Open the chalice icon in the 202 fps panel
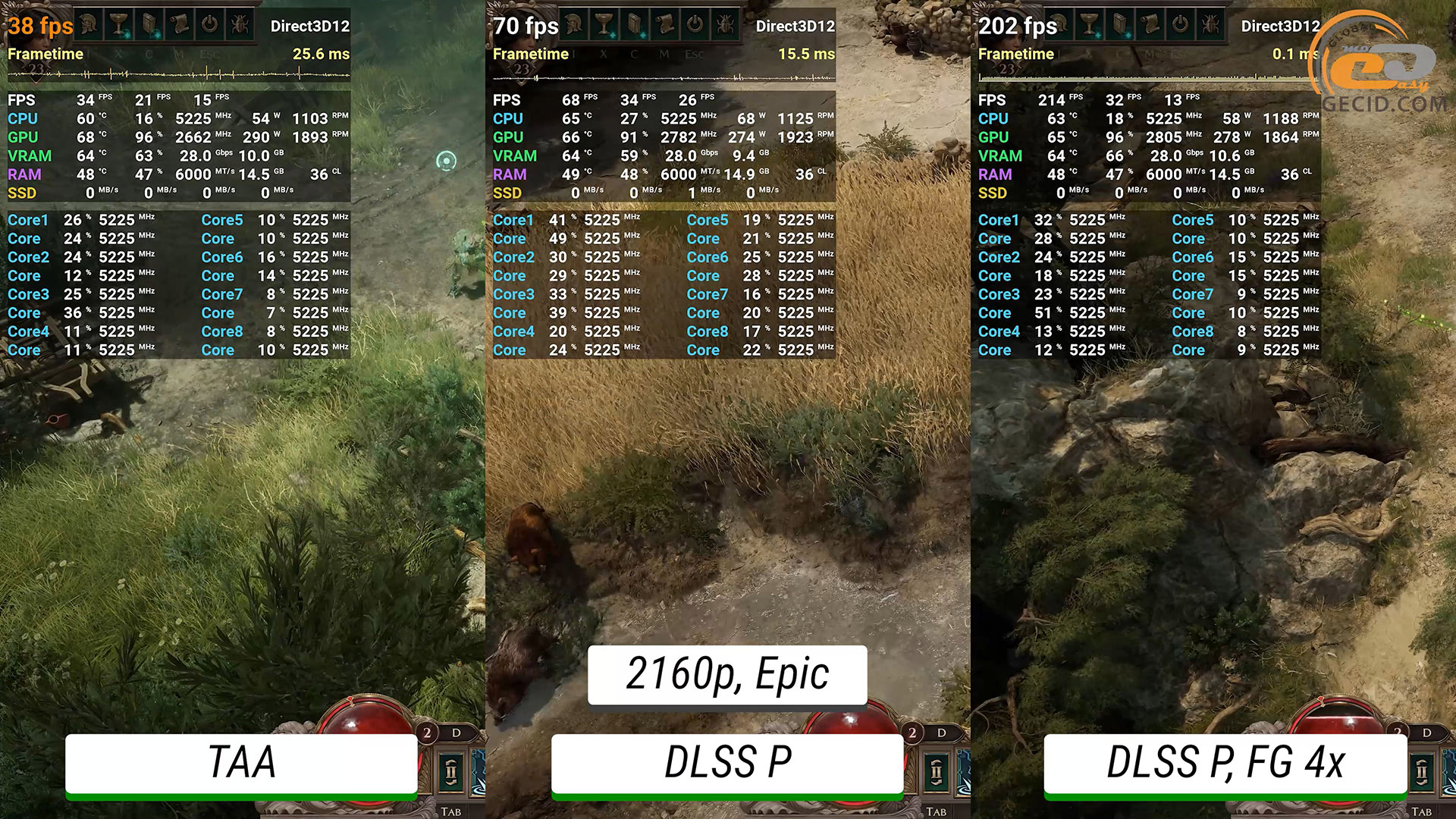Viewport: 1456px width, 819px height. pyautogui.click(x=1090, y=25)
